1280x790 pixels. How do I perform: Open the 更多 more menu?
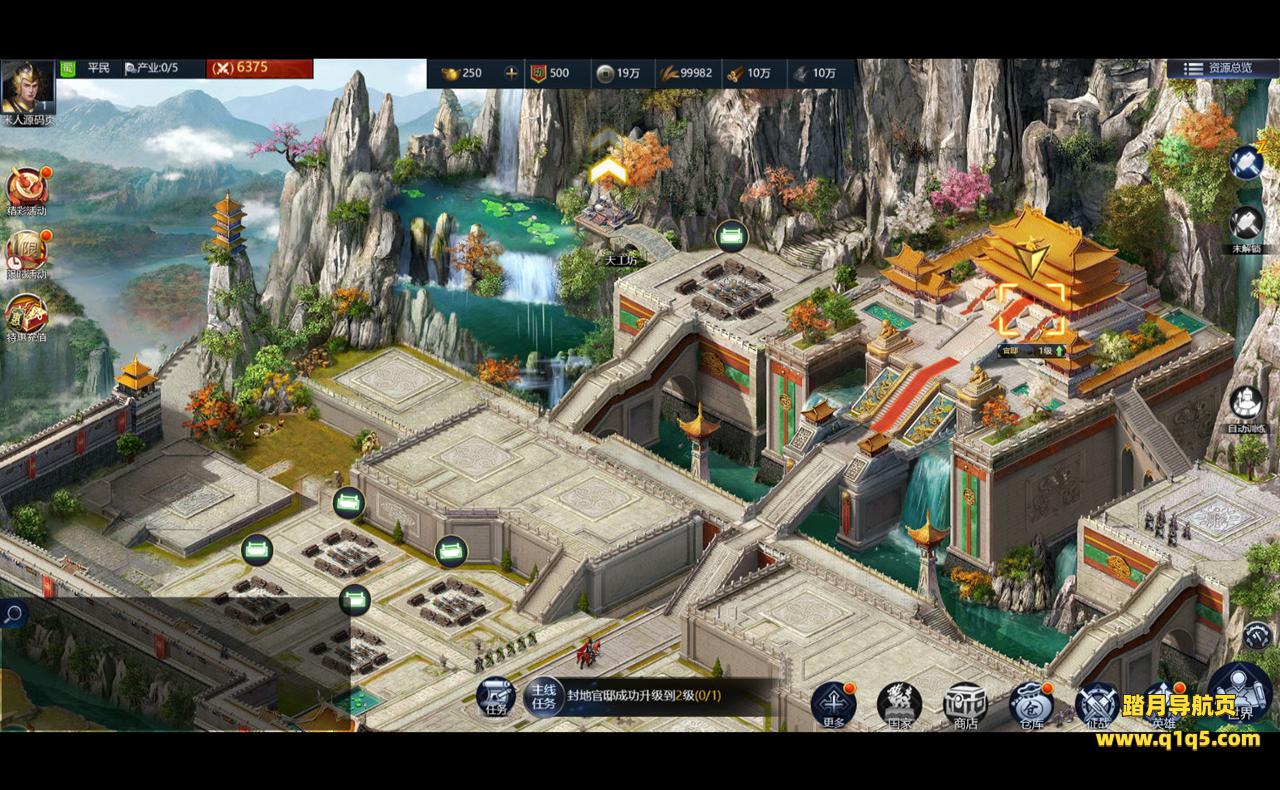[x=833, y=704]
